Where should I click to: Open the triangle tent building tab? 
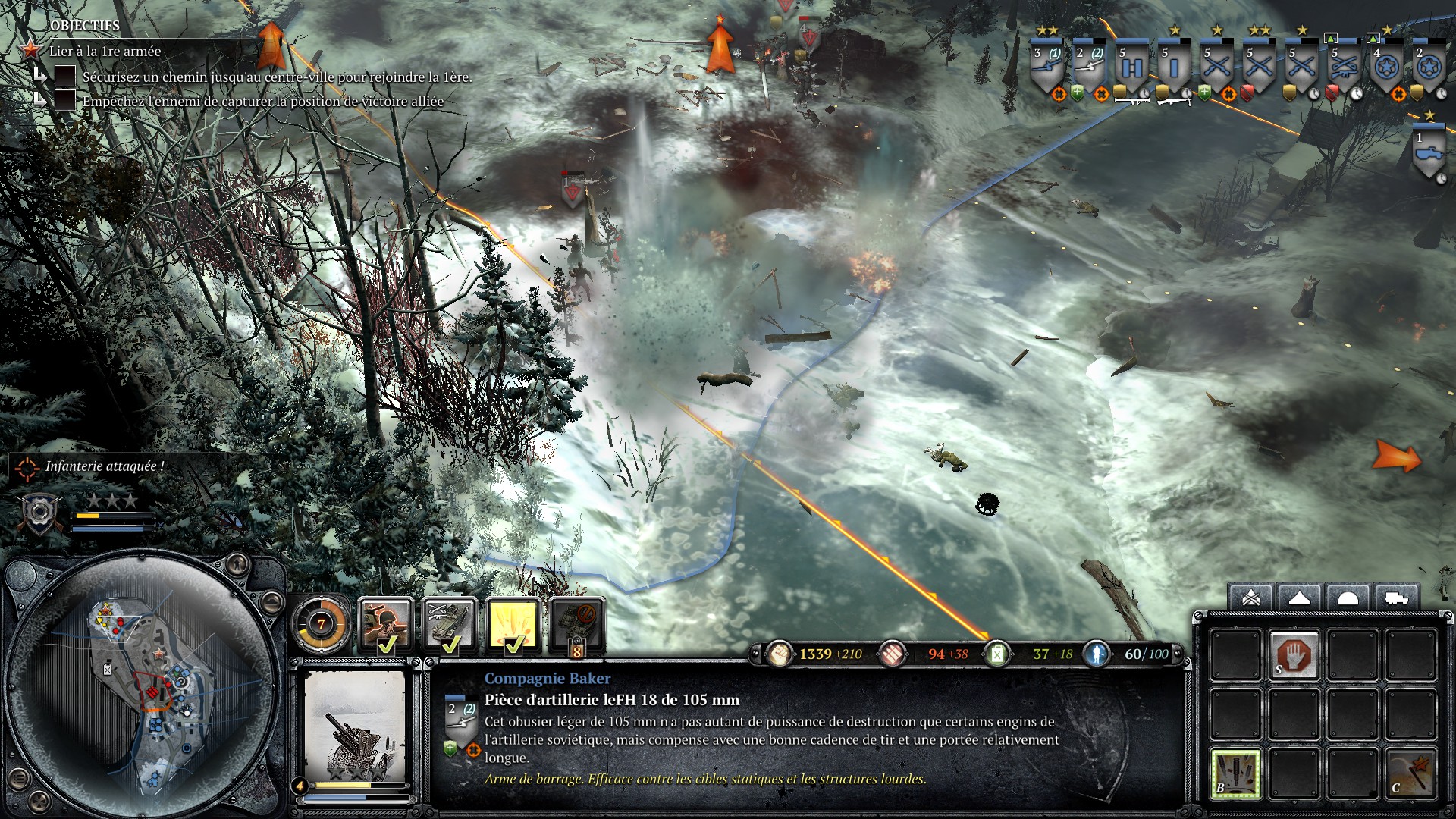click(x=1299, y=599)
